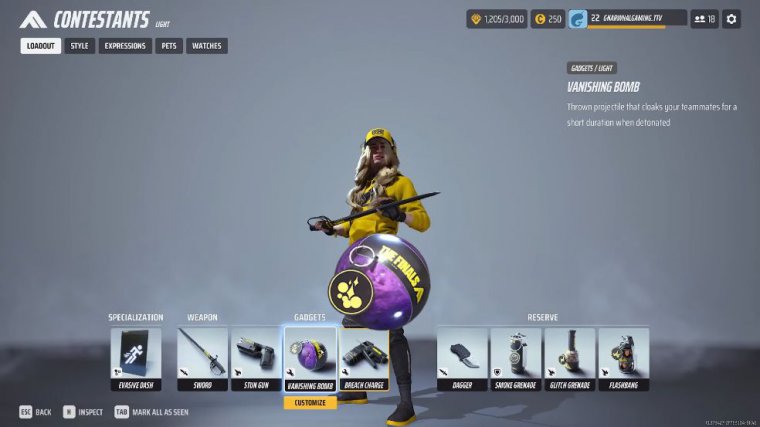Image resolution: width=760 pixels, height=427 pixels.
Task: Open the settings gear icon
Action: coord(732,19)
